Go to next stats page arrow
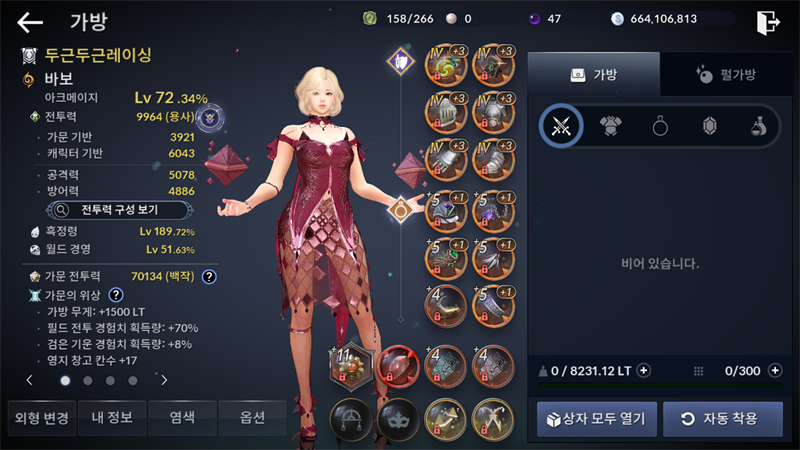The width and height of the screenshot is (800, 450). 164,380
